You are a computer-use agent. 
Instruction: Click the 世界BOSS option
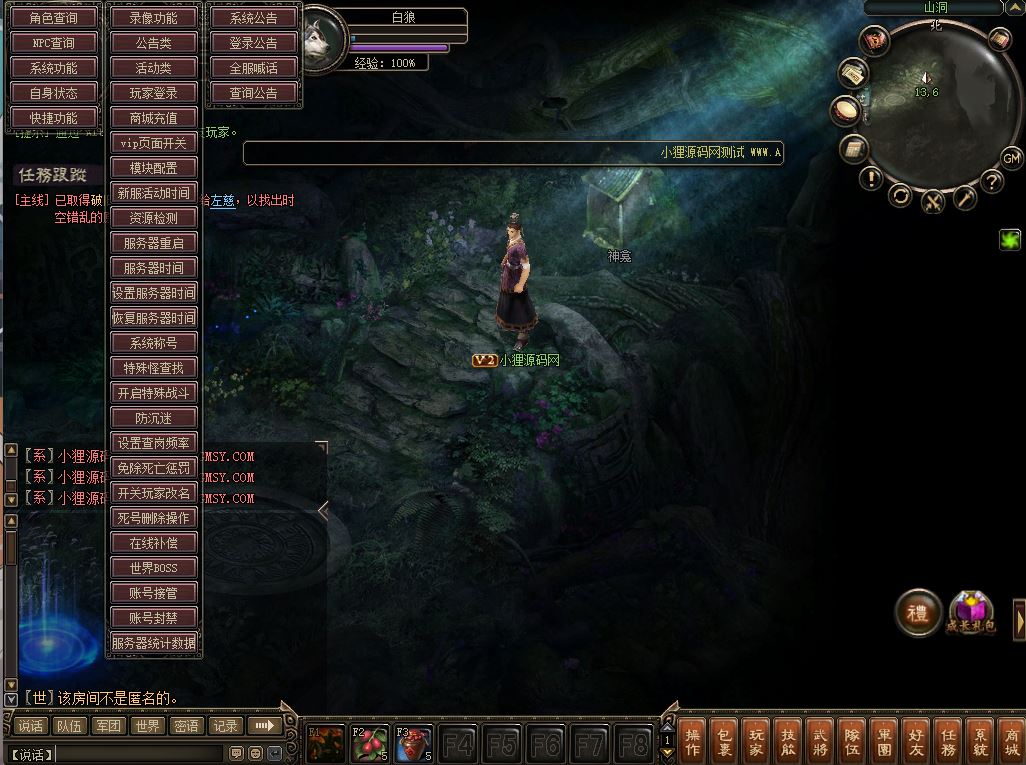pyautogui.click(x=154, y=568)
